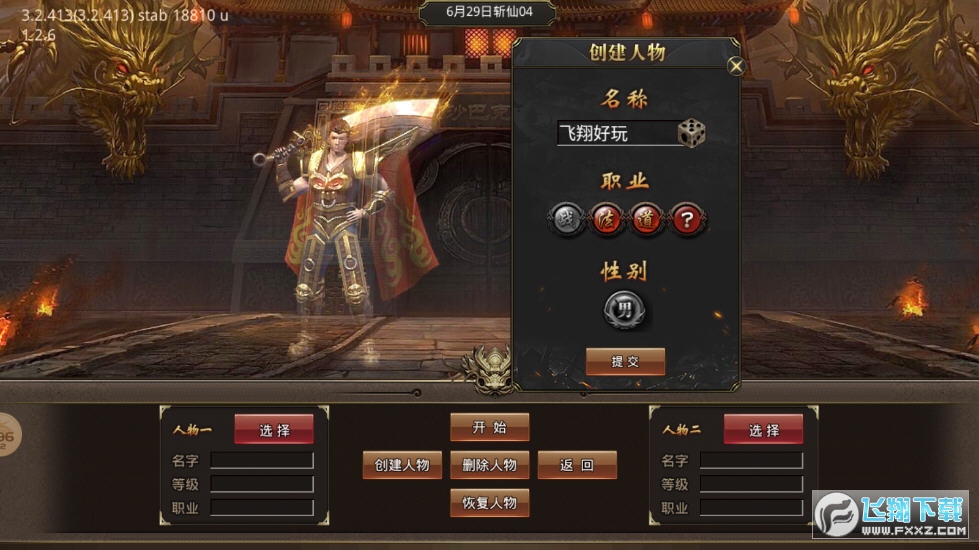Open 创建人物 to create a character
Viewport: 979px width, 550px height.
(402, 465)
